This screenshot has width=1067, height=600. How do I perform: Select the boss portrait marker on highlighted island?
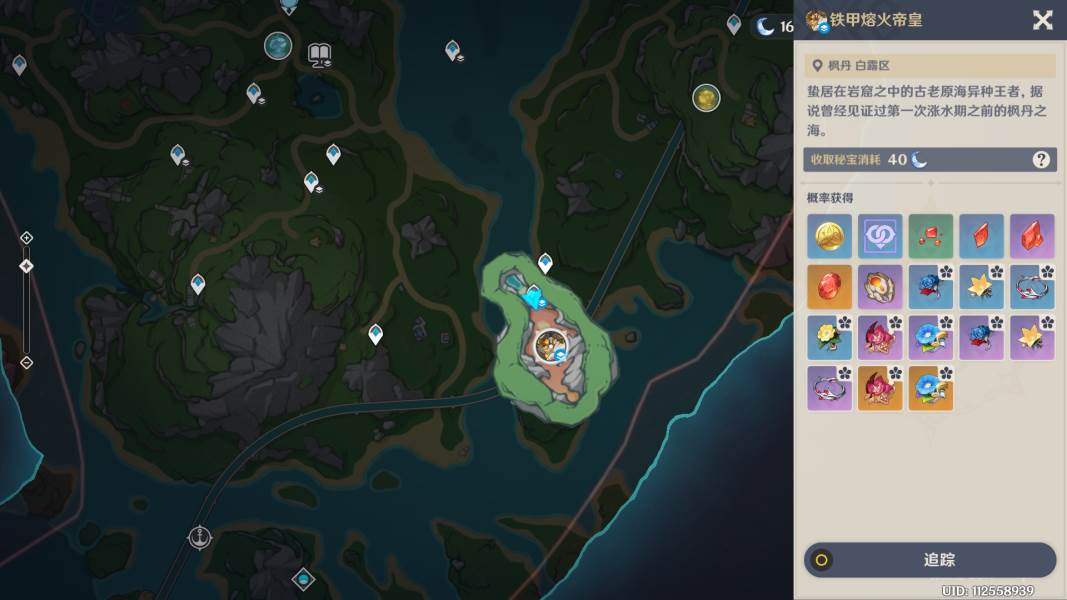tap(547, 346)
